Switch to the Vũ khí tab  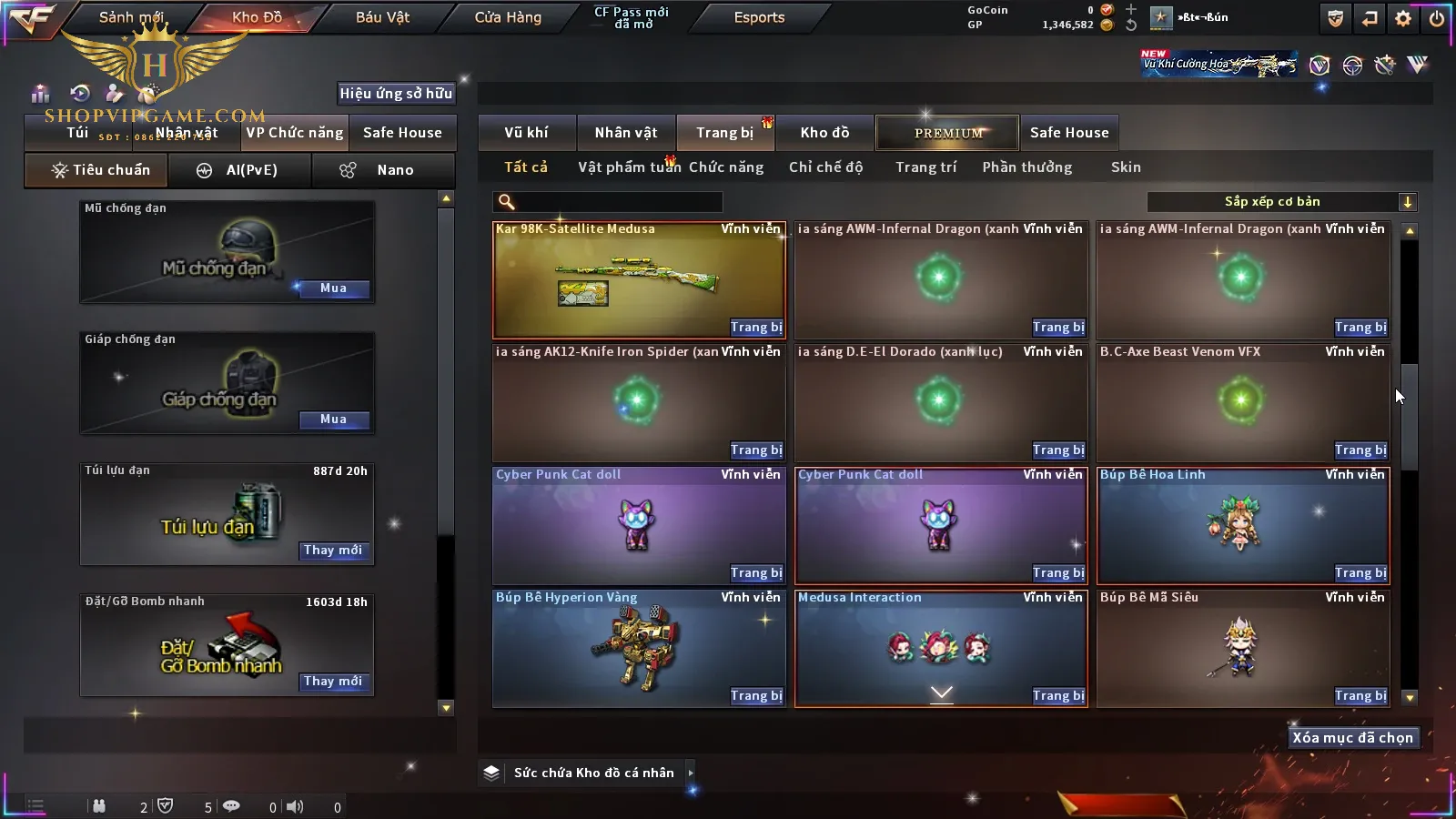click(x=526, y=133)
